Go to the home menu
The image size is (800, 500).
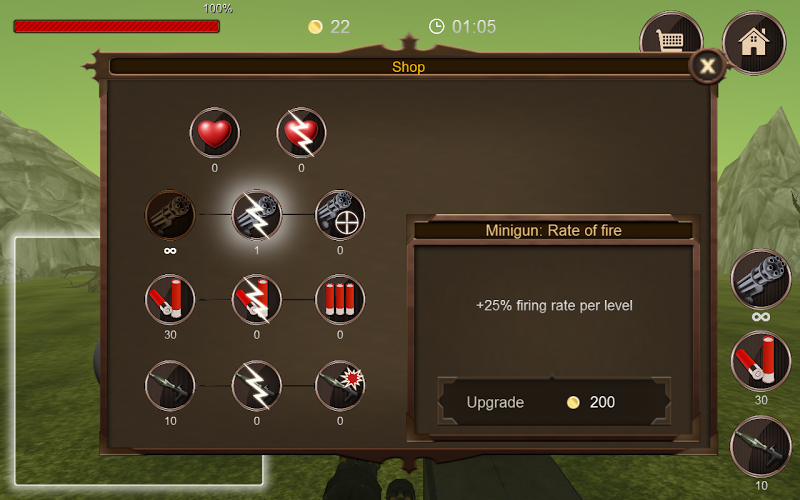pos(753,42)
